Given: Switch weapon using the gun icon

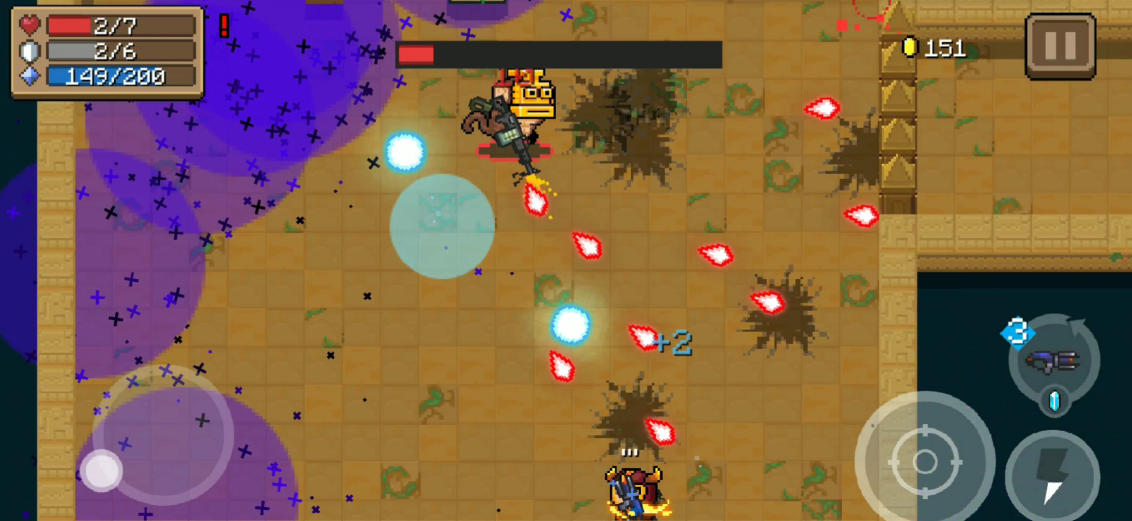Looking at the screenshot, I should click(1055, 360).
